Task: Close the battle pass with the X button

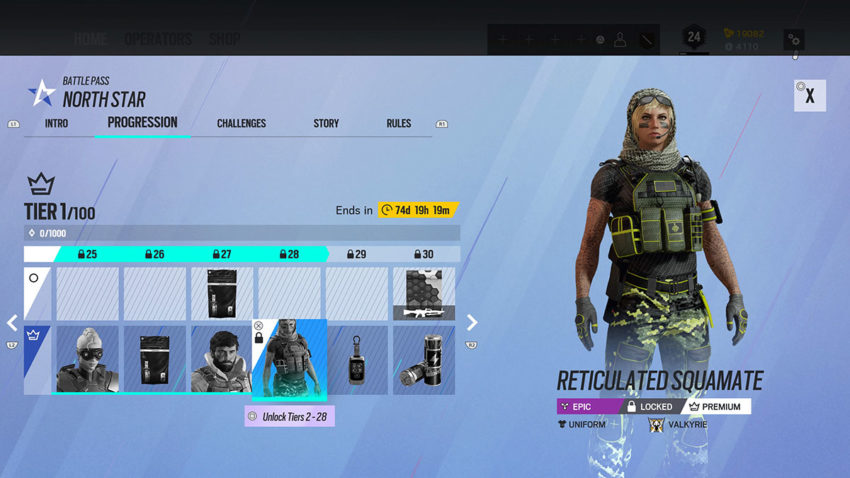Action: click(809, 96)
